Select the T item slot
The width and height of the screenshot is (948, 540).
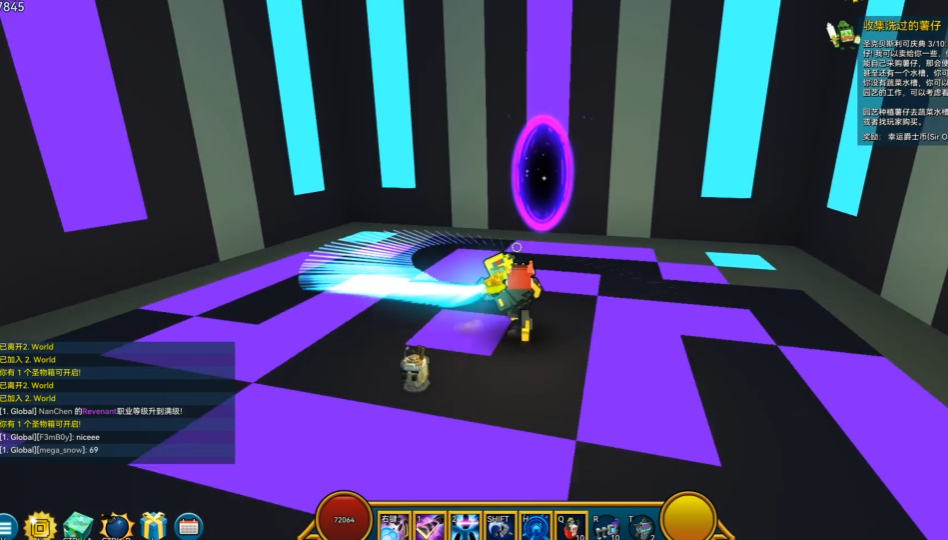pos(641,527)
